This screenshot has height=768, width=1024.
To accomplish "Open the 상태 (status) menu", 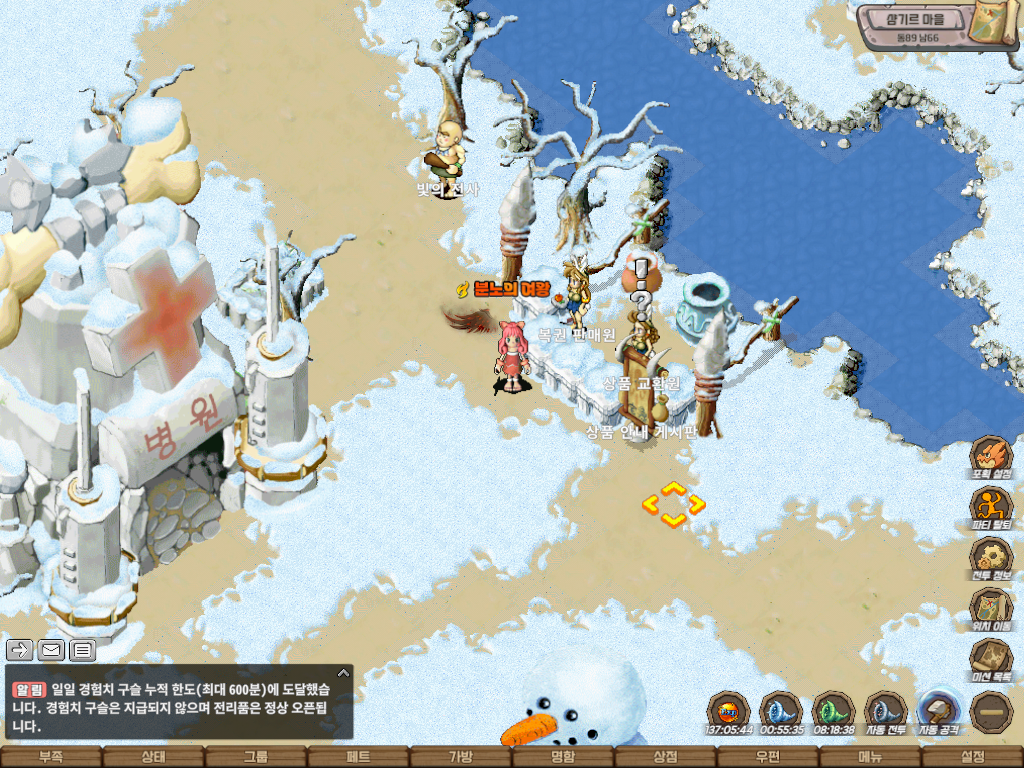I will click(x=153, y=757).
